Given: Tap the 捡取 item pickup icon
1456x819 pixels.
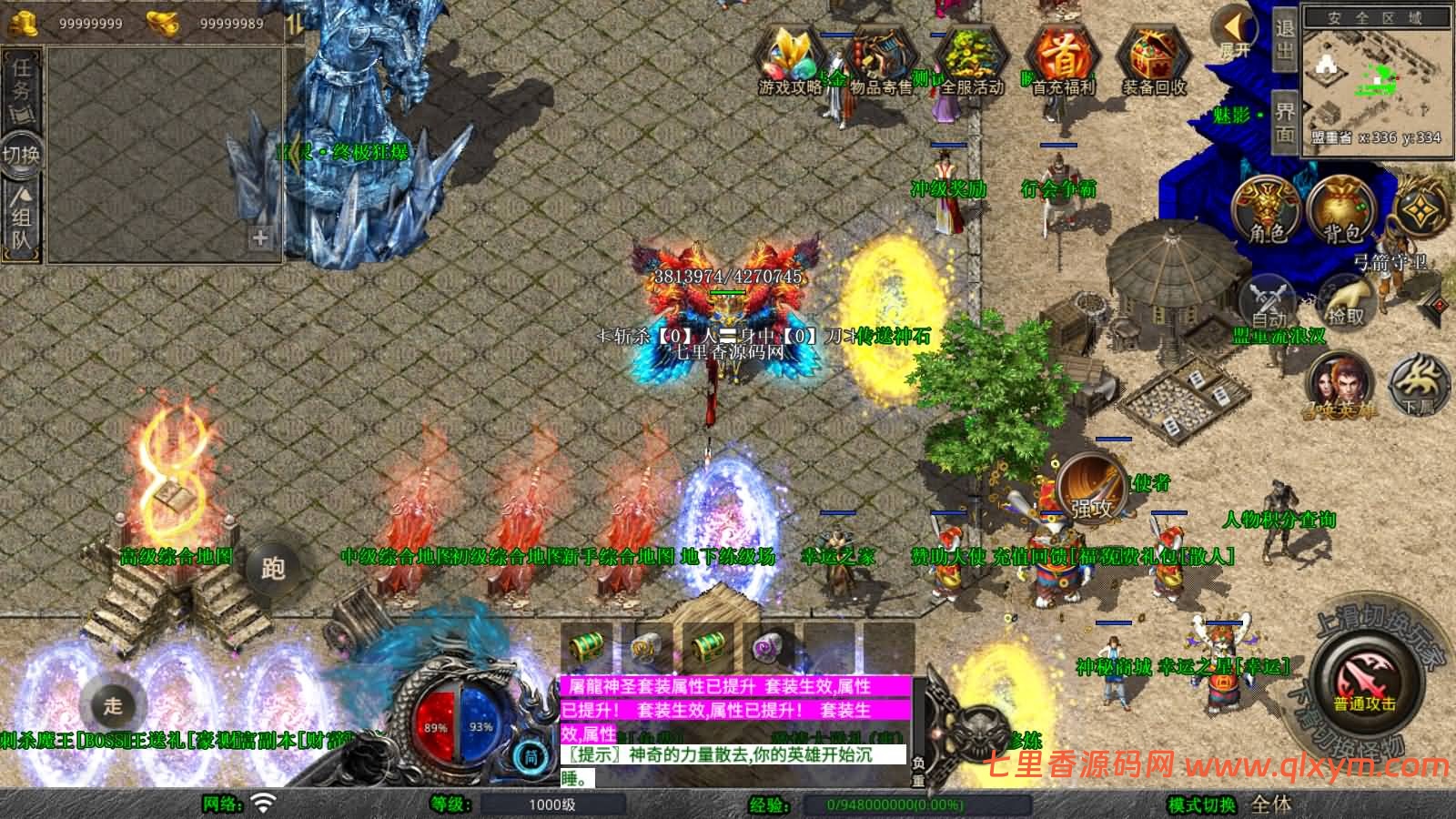Looking at the screenshot, I should coord(1345,305).
